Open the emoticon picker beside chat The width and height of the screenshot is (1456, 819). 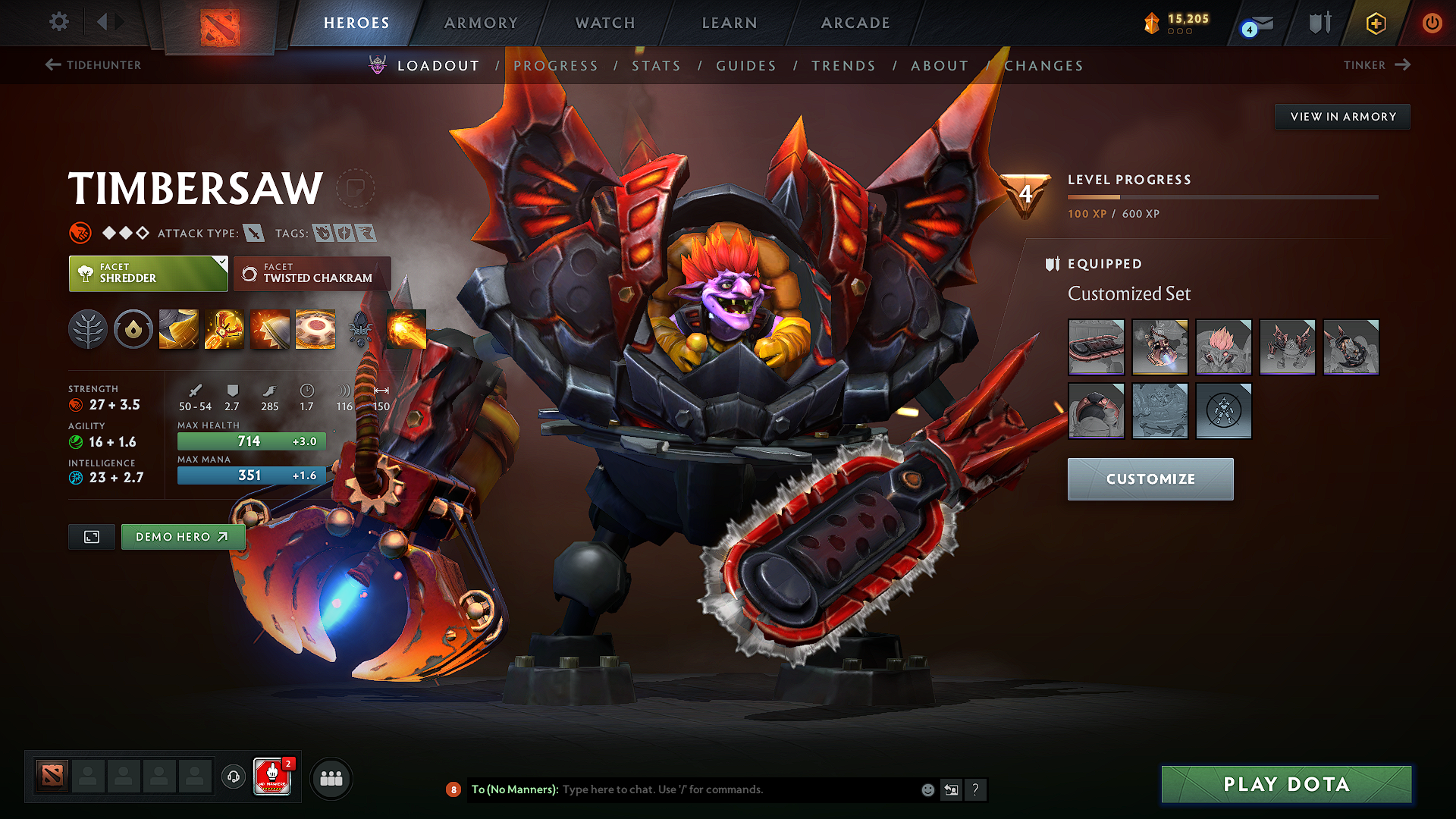927,789
